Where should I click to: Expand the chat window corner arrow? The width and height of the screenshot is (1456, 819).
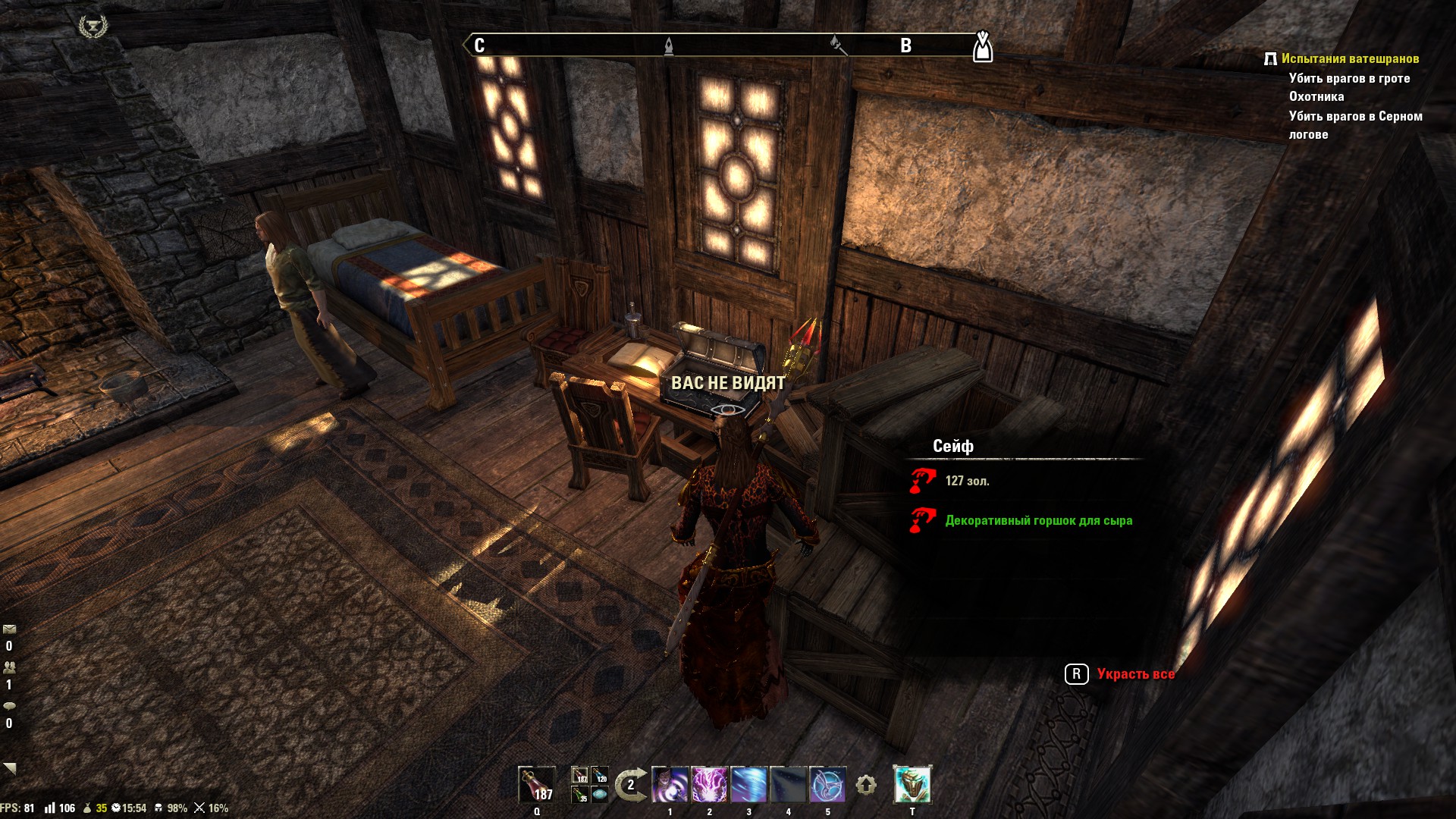[9, 768]
